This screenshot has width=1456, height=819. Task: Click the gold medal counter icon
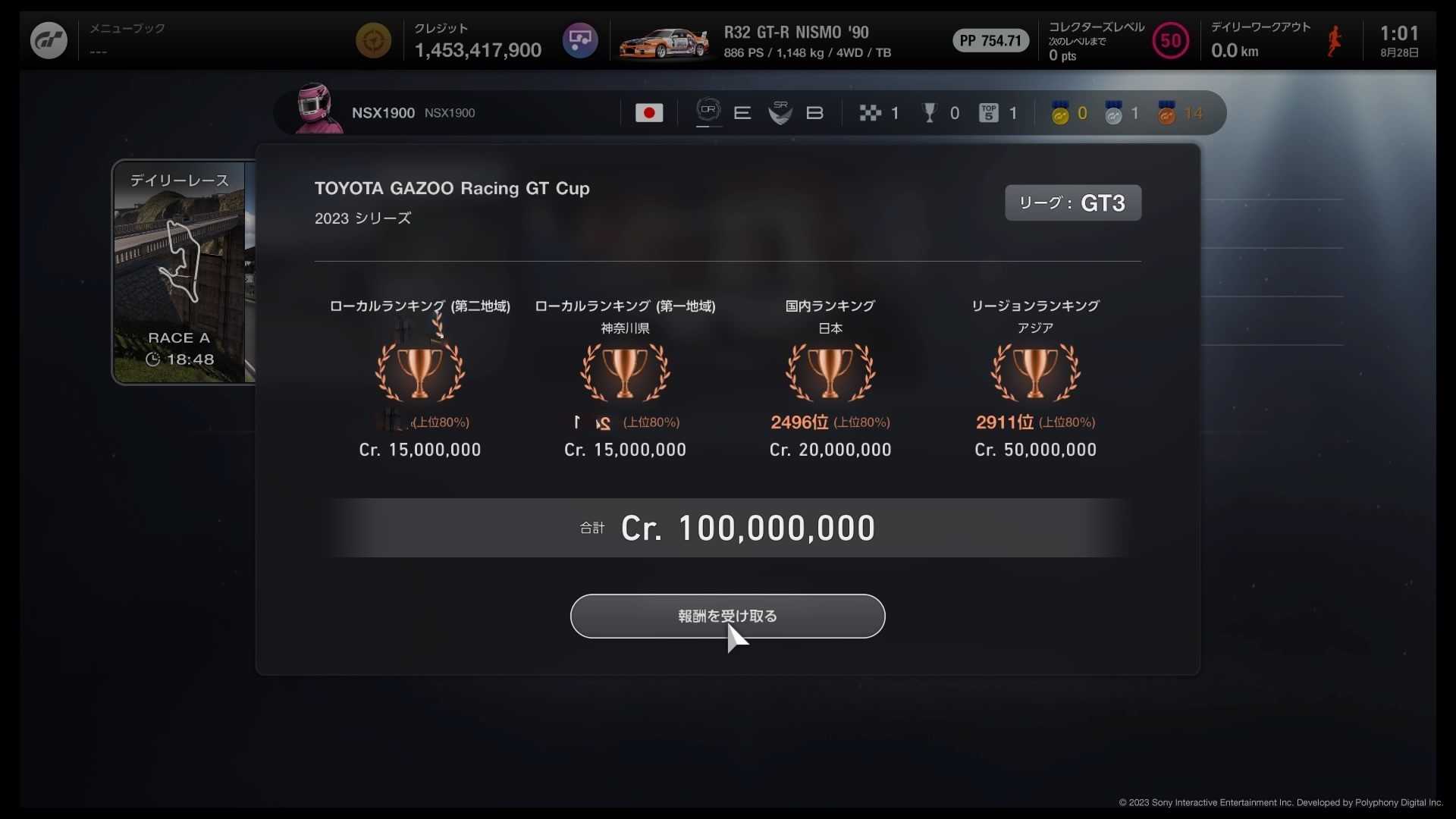coord(1062,112)
